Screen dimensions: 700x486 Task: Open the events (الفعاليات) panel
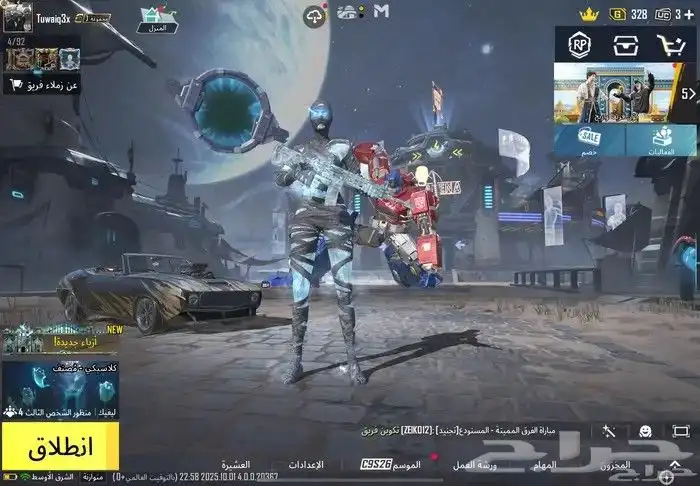click(x=660, y=140)
